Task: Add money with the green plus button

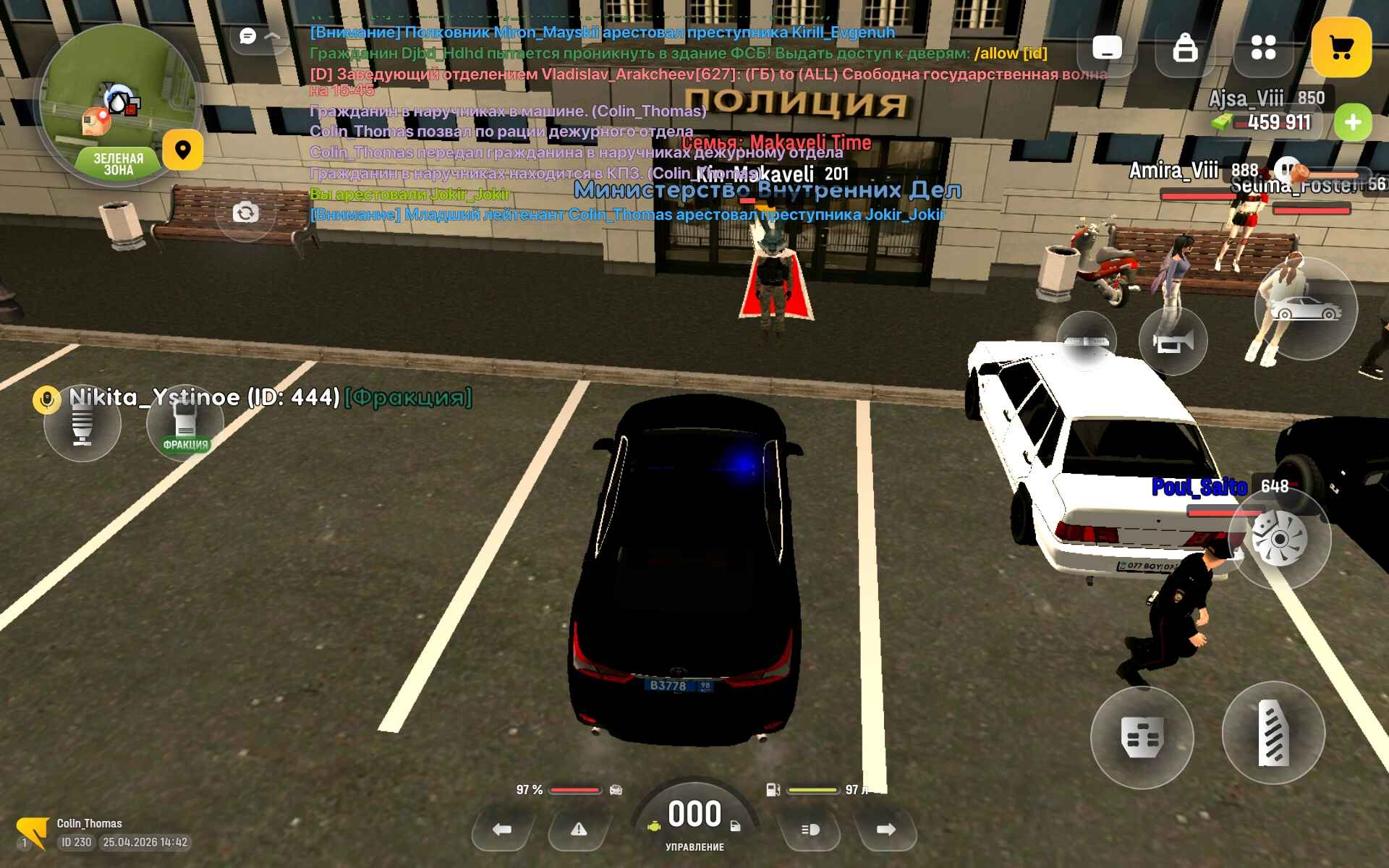Action: pos(1353,123)
